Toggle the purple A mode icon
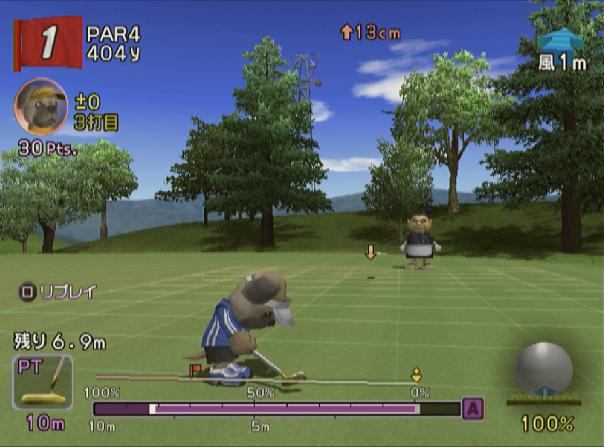 pos(473,408)
